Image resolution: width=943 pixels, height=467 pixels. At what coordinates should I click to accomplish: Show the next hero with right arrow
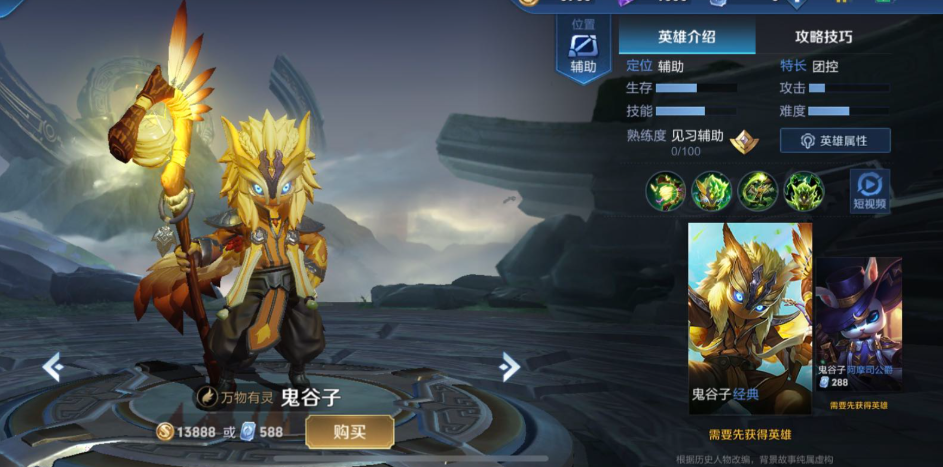[509, 367]
